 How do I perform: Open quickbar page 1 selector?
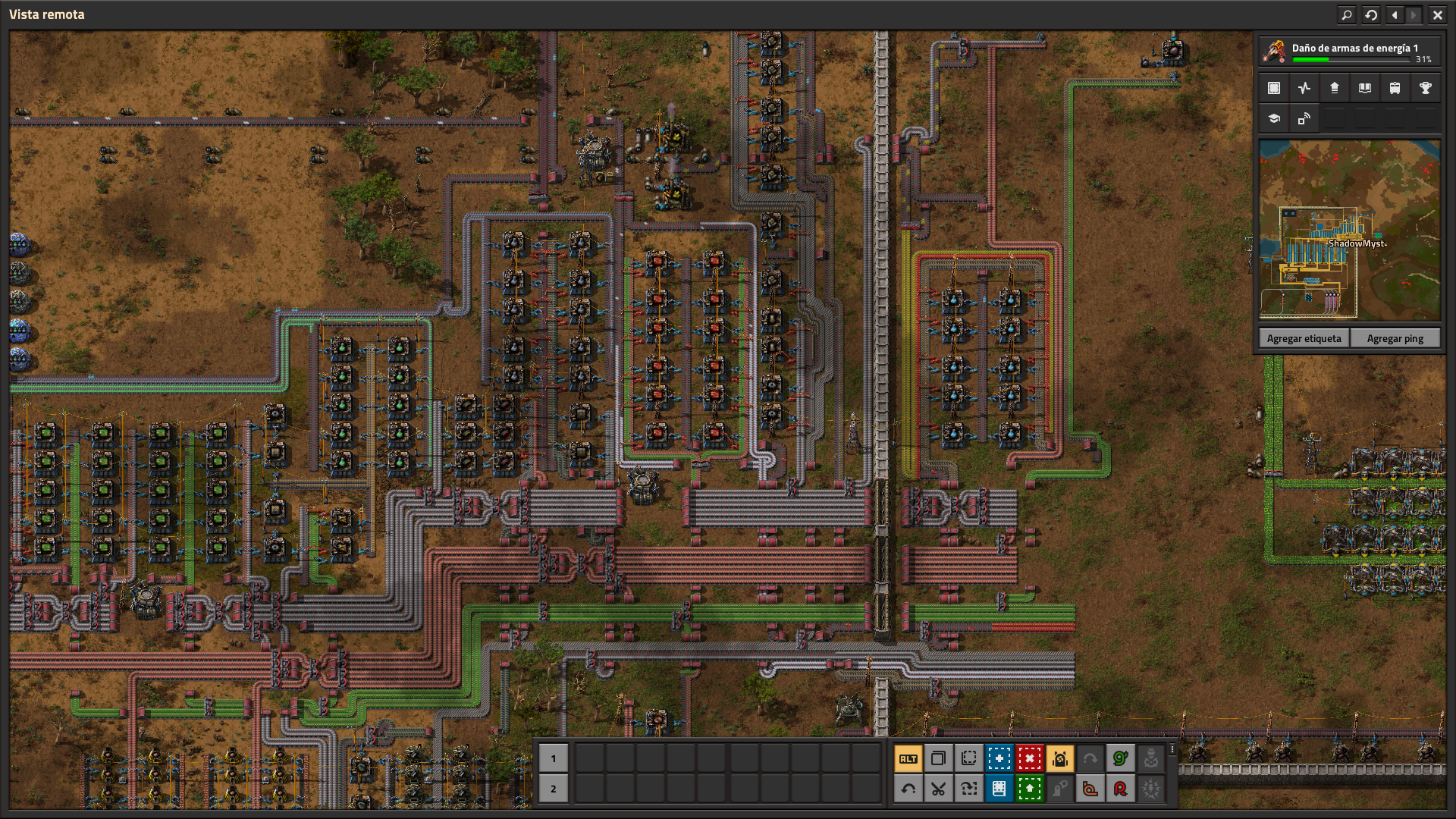point(554,758)
